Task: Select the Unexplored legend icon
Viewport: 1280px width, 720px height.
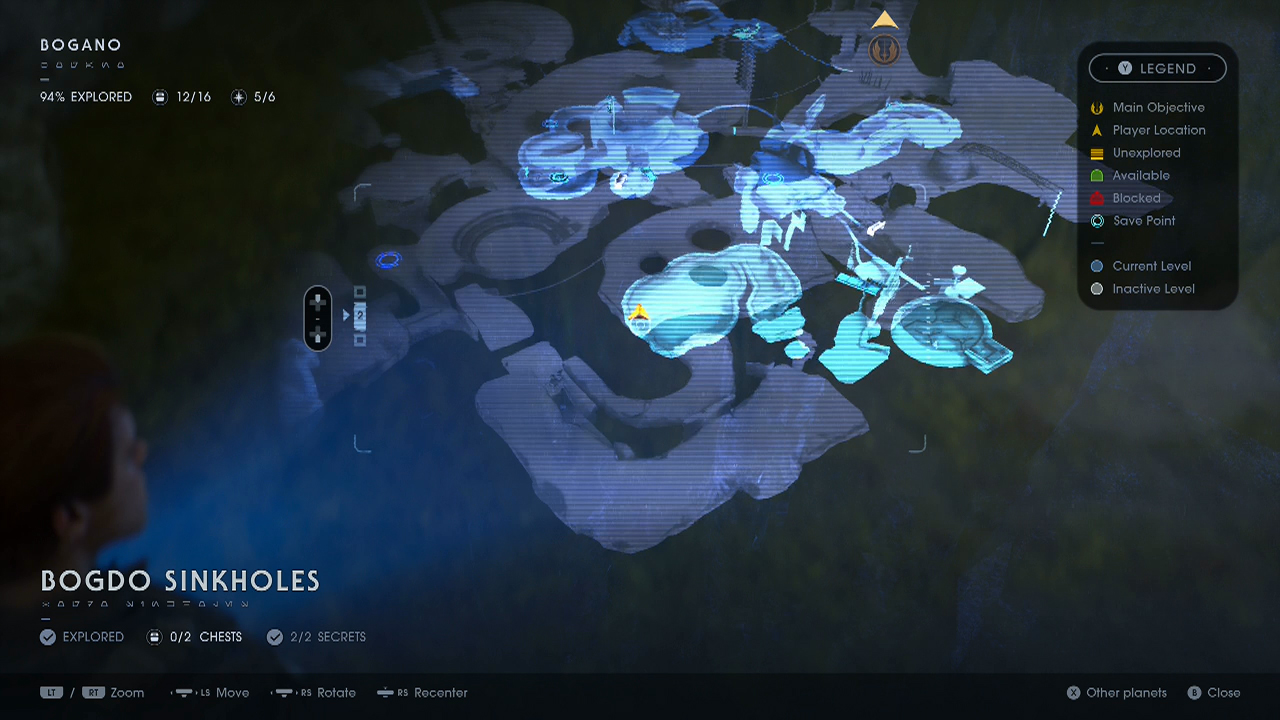Action: (1096, 152)
